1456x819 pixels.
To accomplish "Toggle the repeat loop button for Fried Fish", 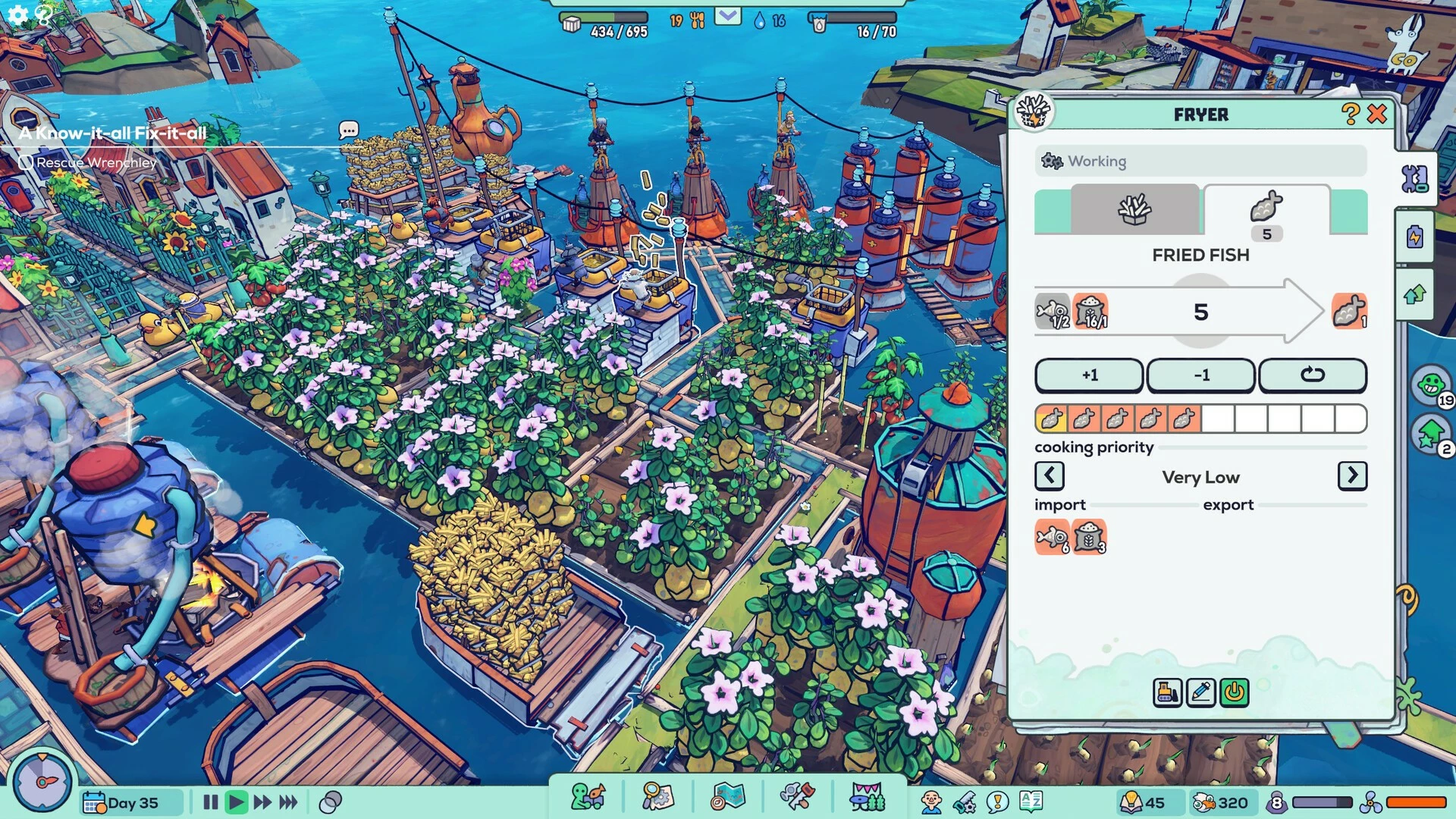I will tap(1312, 375).
